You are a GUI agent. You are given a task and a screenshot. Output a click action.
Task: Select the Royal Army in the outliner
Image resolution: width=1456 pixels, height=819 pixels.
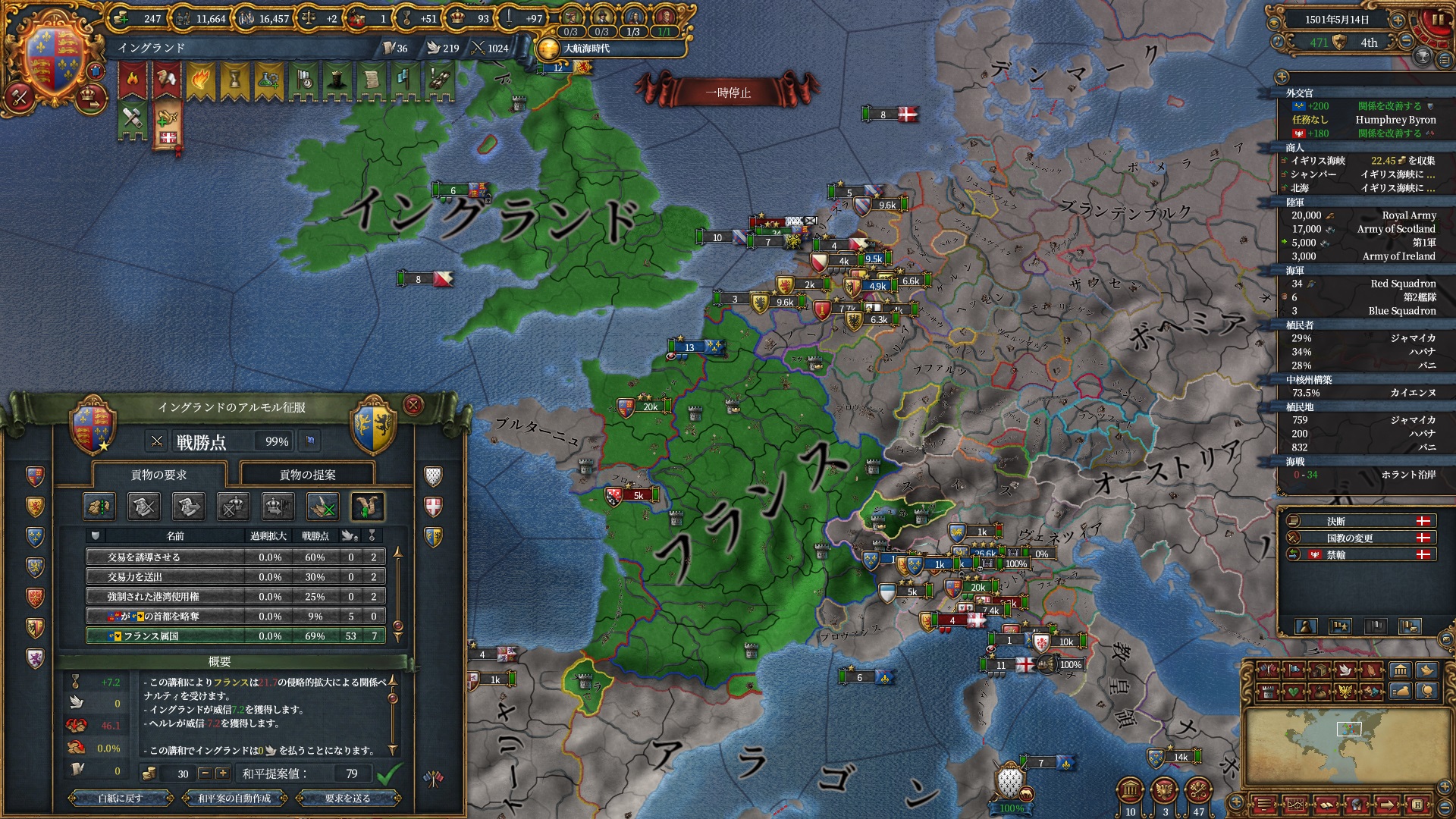[x=1363, y=215]
